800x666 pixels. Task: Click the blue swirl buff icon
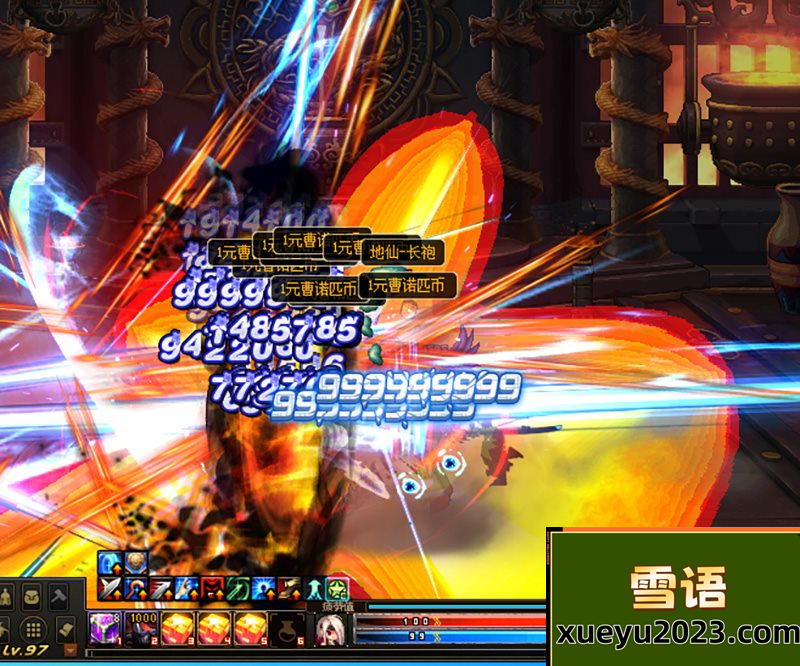click(110, 564)
